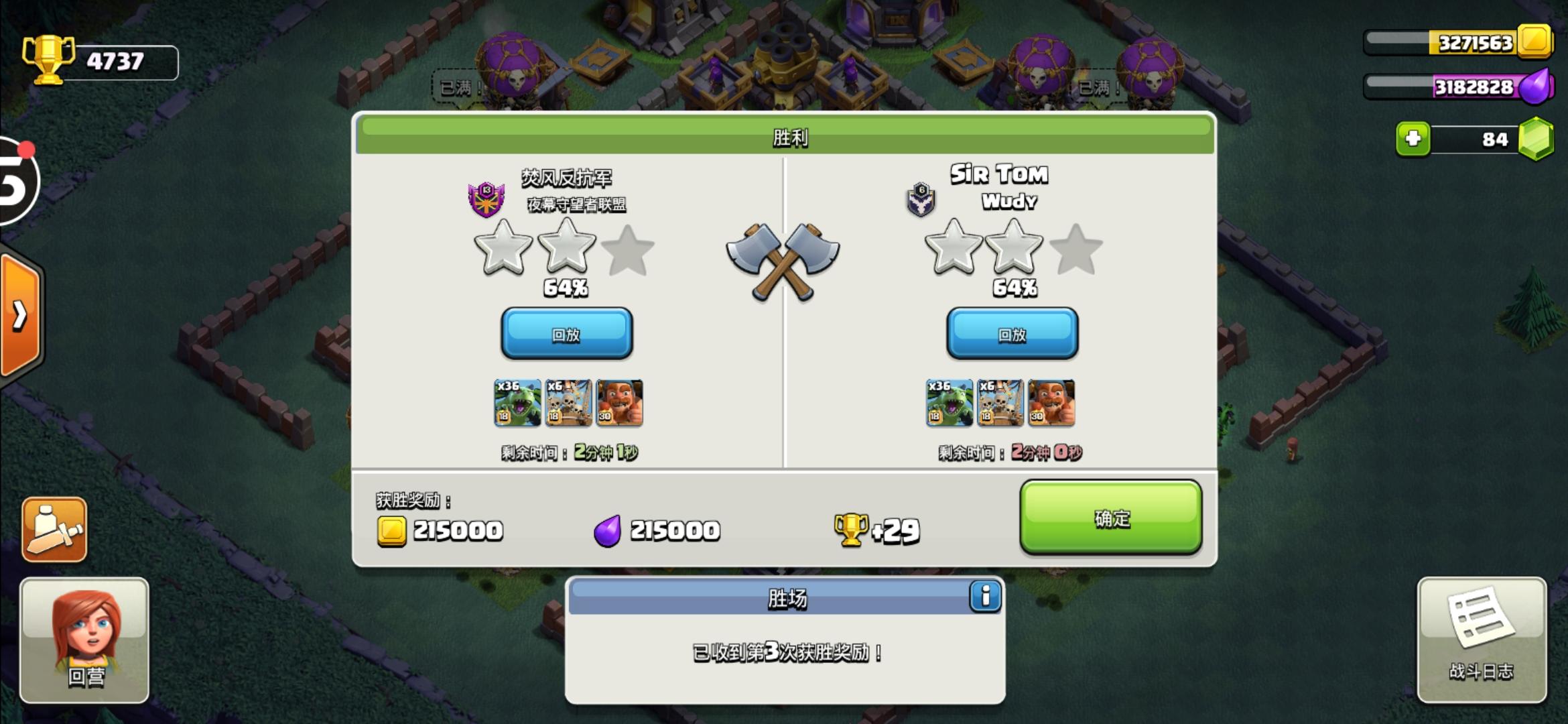Play 回放 replay of 焚风反抗军's attack
Image resolution: width=1568 pixels, height=724 pixels.
pyautogui.click(x=566, y=333)
